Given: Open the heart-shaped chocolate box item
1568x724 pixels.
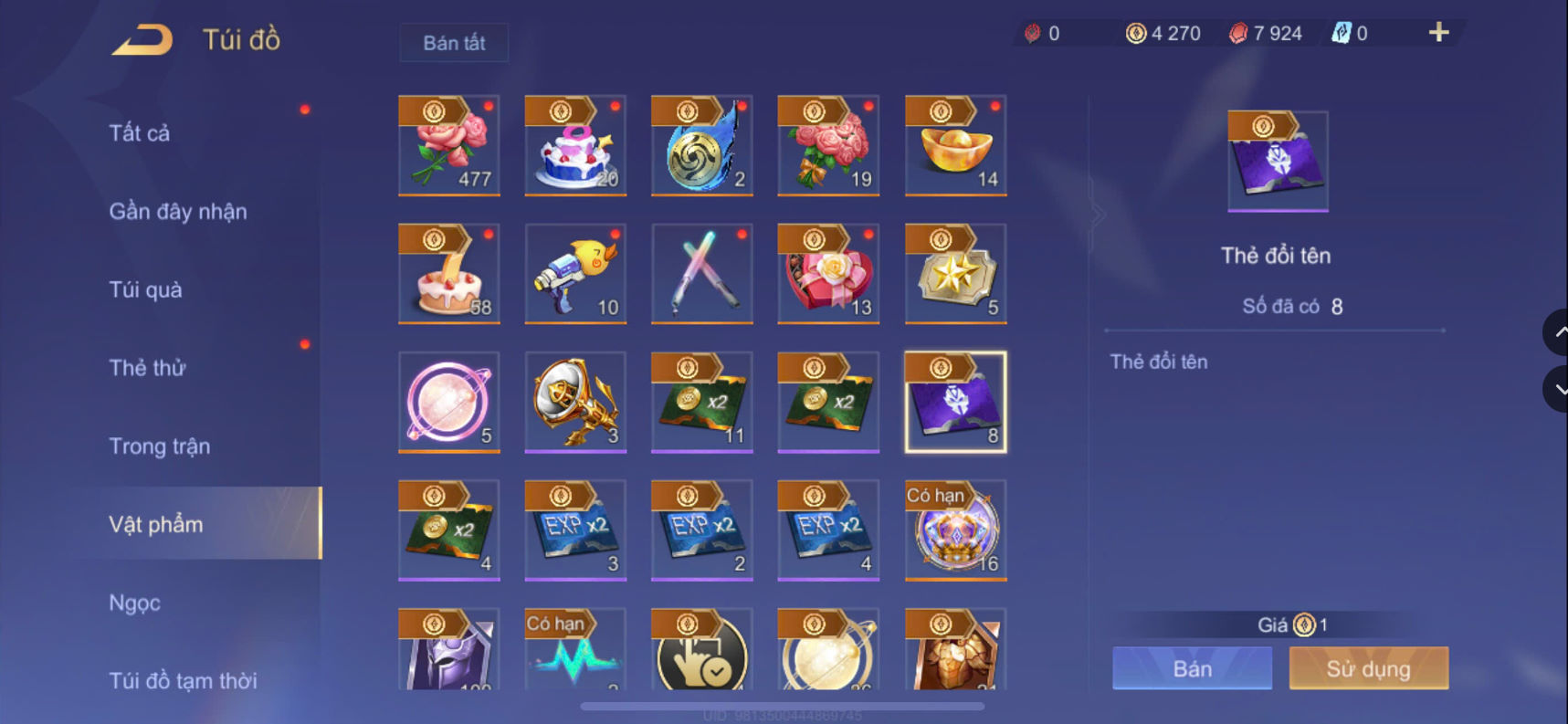Looking at the screenshot, I should (827, 274).
